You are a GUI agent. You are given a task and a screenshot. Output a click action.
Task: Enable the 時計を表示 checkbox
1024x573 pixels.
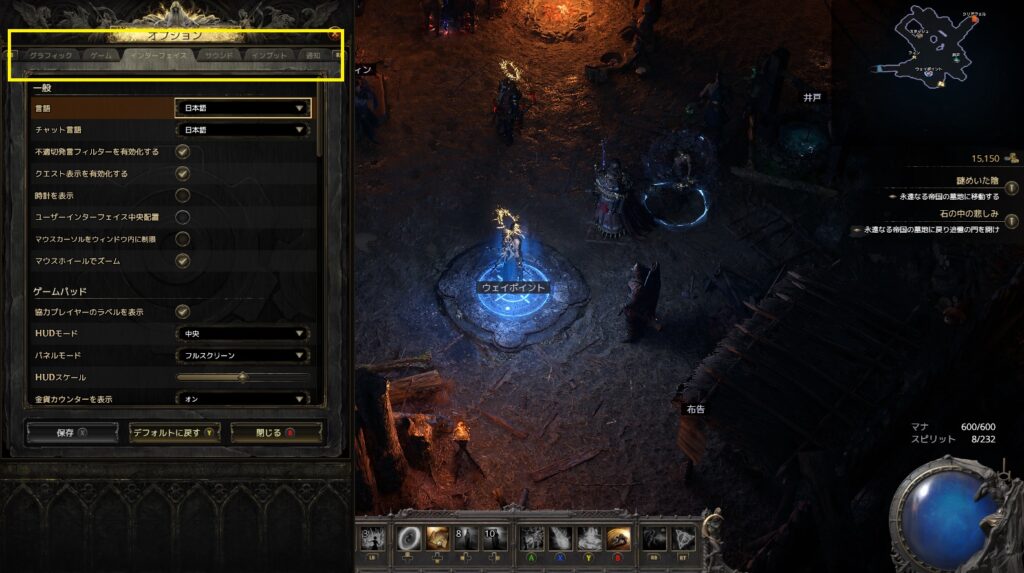pyautogui.click(x=183, y=195)
